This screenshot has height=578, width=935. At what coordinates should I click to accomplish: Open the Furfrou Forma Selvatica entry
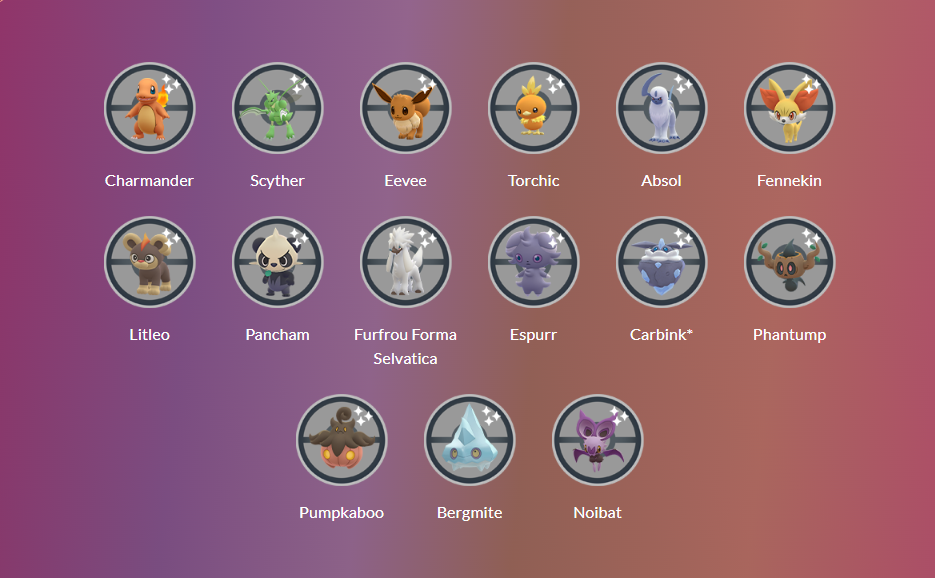pos(405,262)
